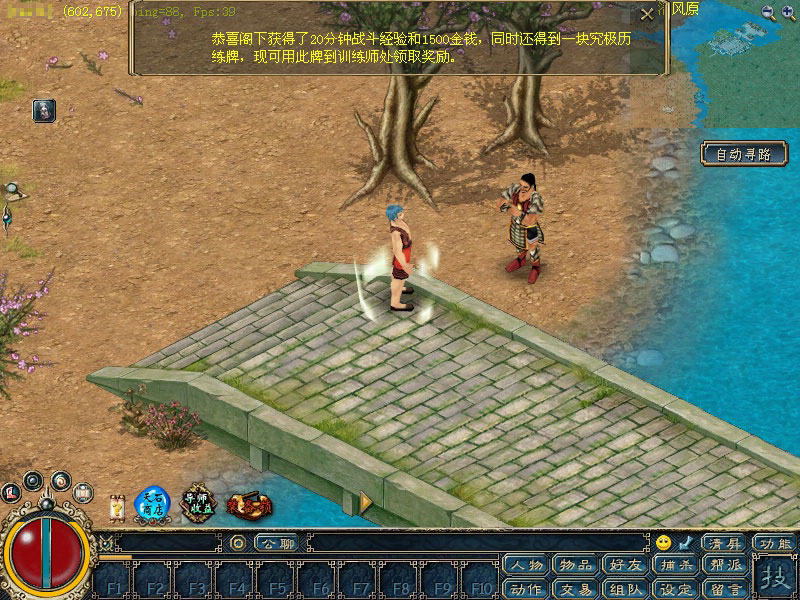The image size is (800, 600).
Task: Open the 人物 character panel
Action: coord(527,566)
